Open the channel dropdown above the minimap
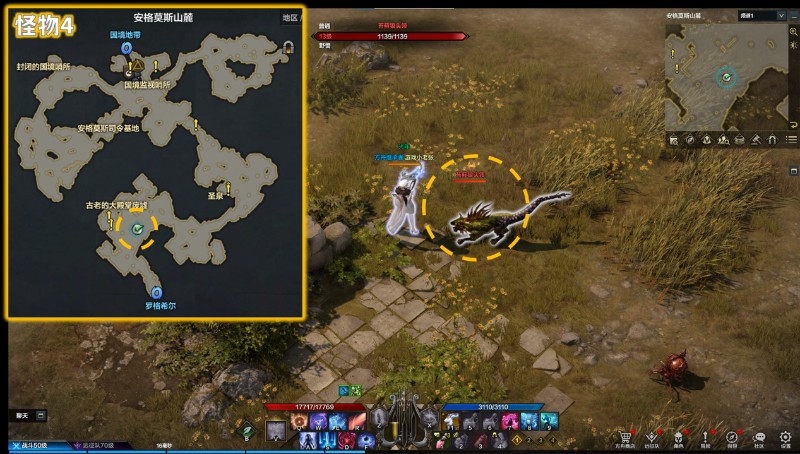The width and height of the screenshot is (800, 454). (754, 16)
